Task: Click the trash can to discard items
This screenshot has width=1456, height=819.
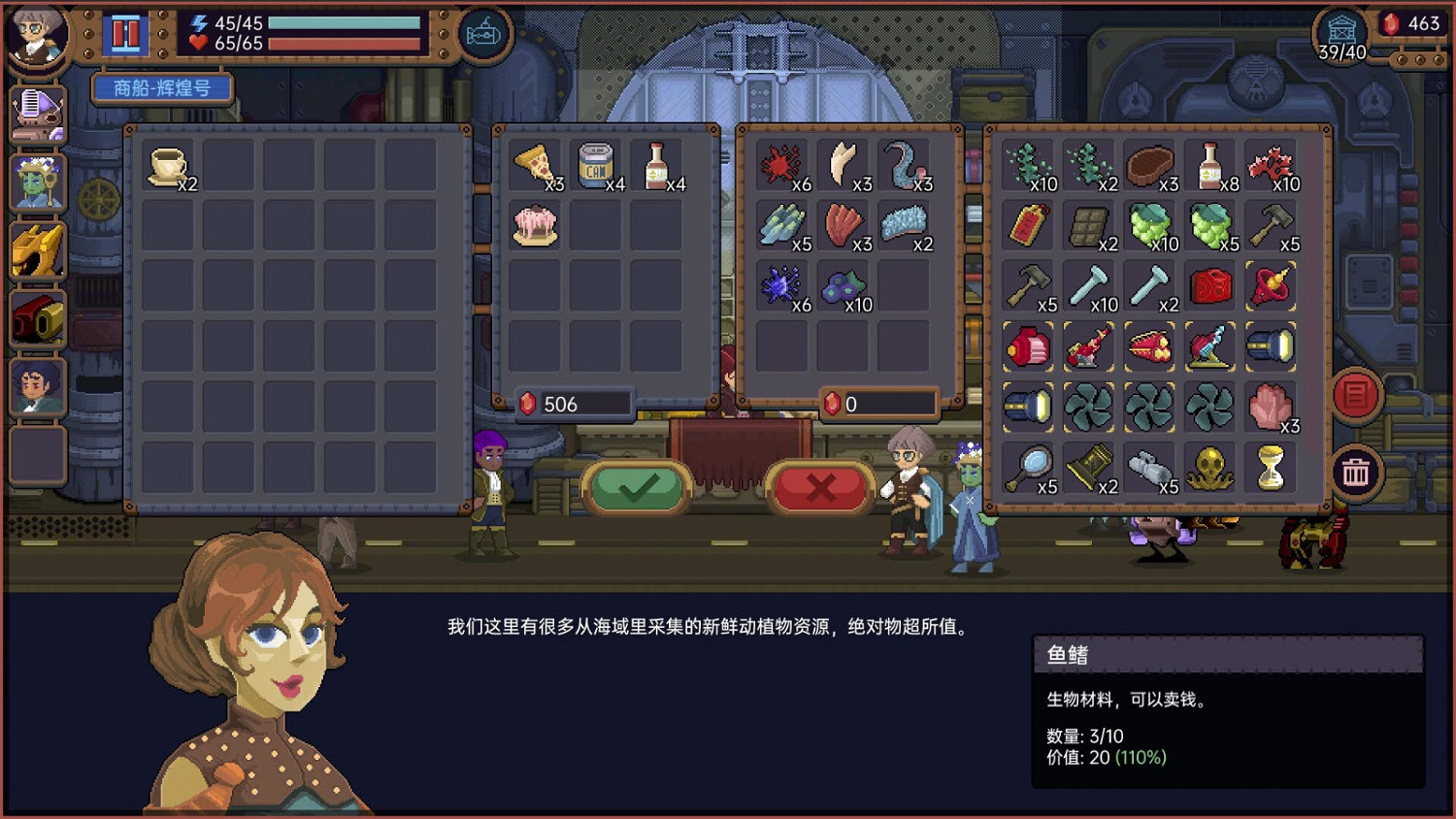Action: click(x=1356, y=473)
